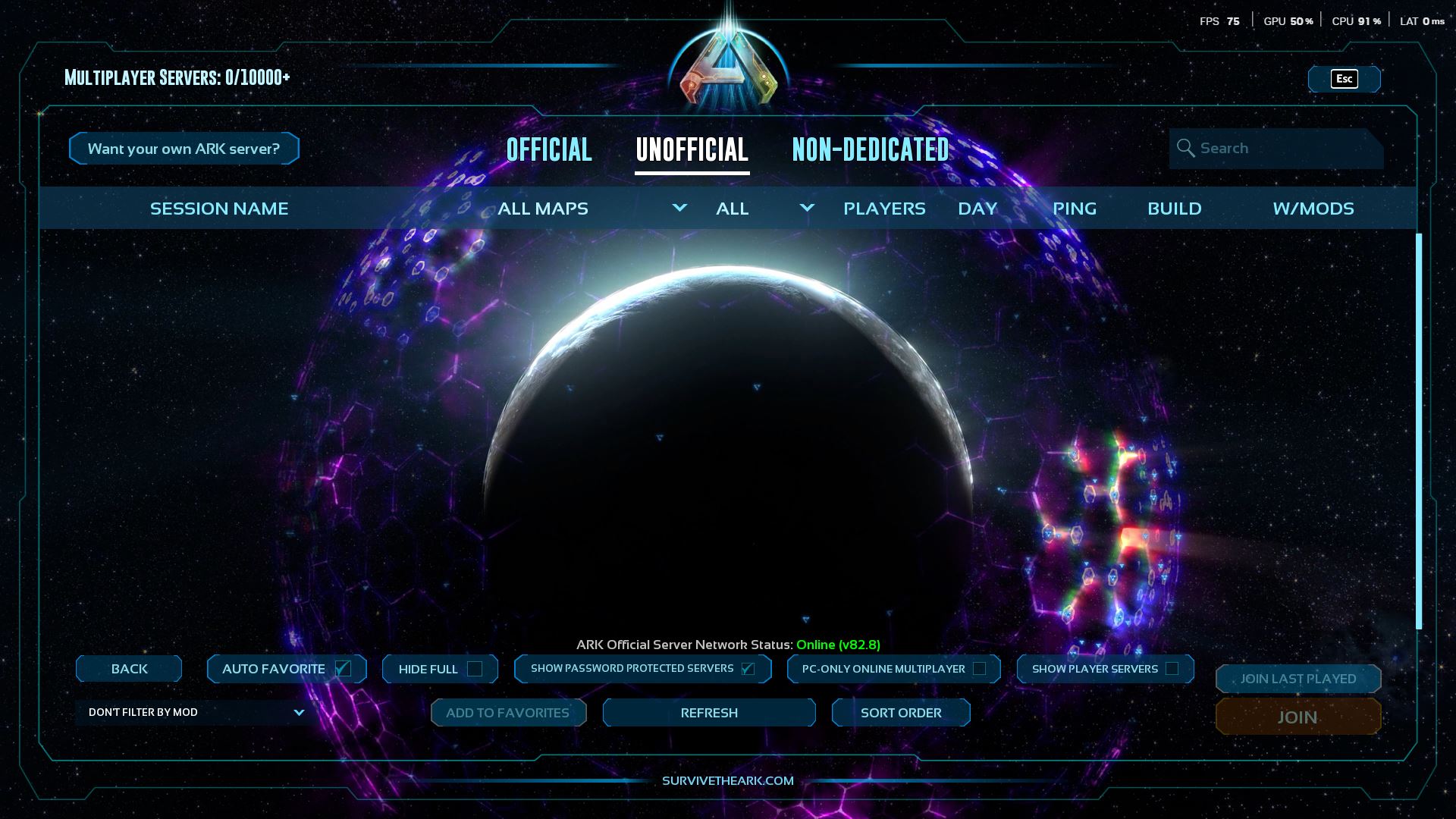Switch to the Official servers tab

pyautogui.click(x=549, y=150)
